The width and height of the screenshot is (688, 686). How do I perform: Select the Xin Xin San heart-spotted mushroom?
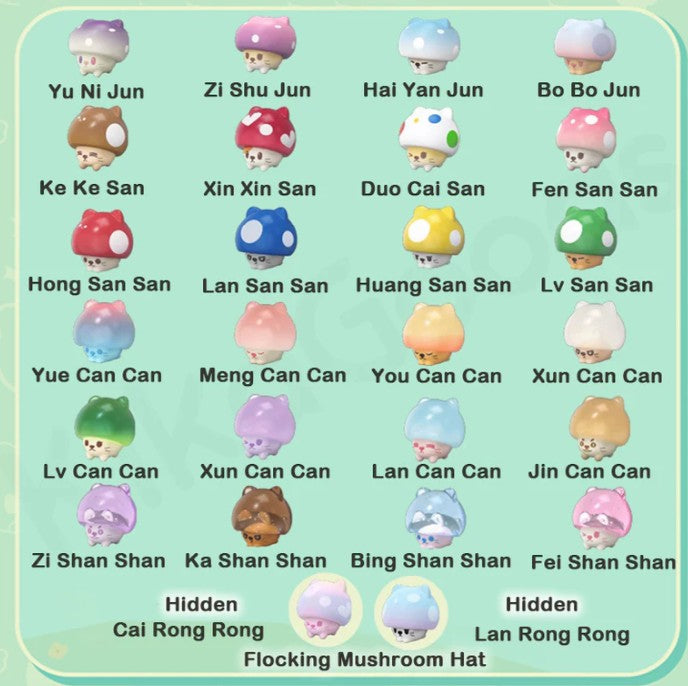pyautogui.click(x=265, y=139)
